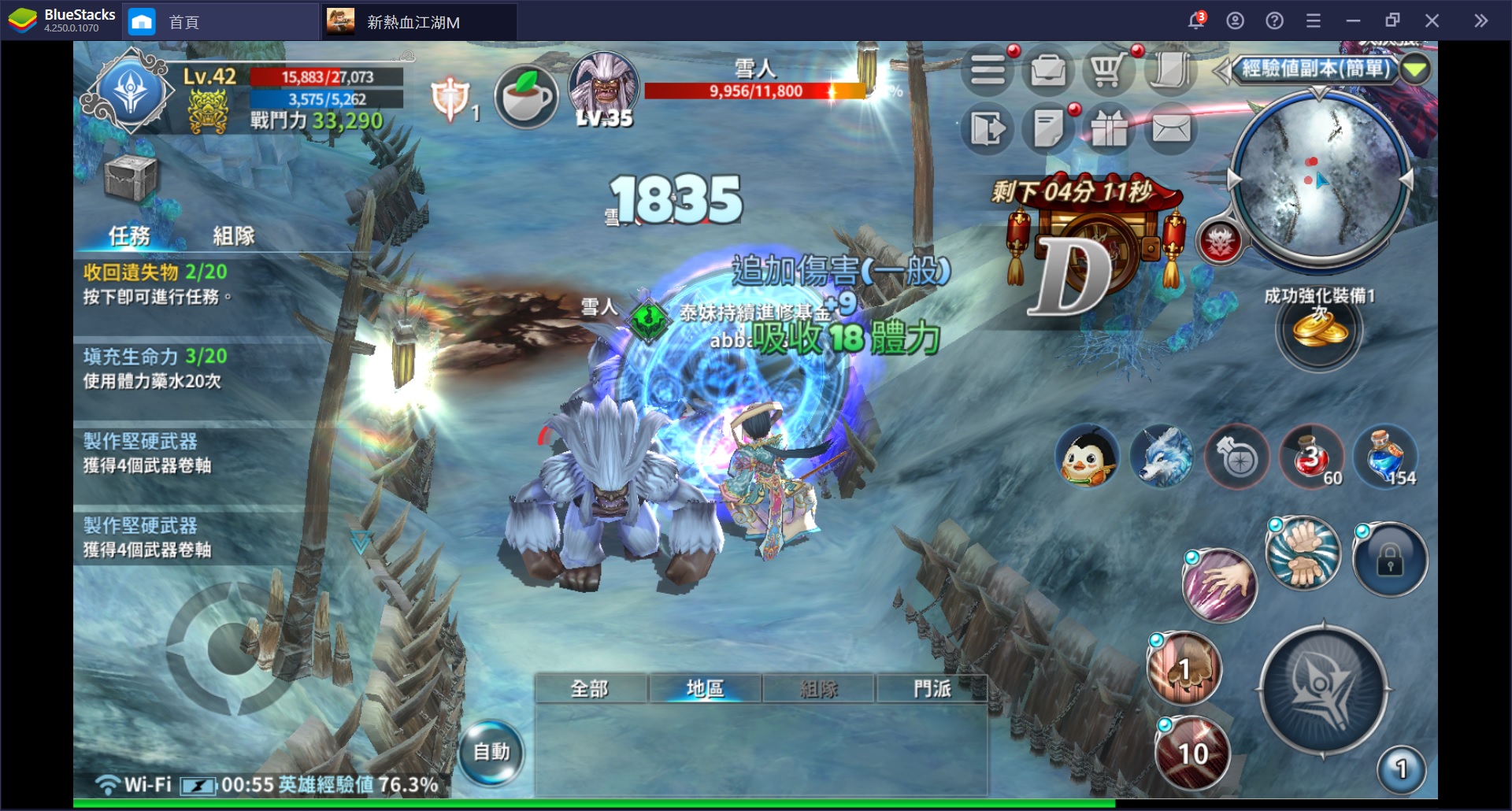Switch to the 組隊 tab beside 任務
1512x811 pixels.
tap(234, 235)
